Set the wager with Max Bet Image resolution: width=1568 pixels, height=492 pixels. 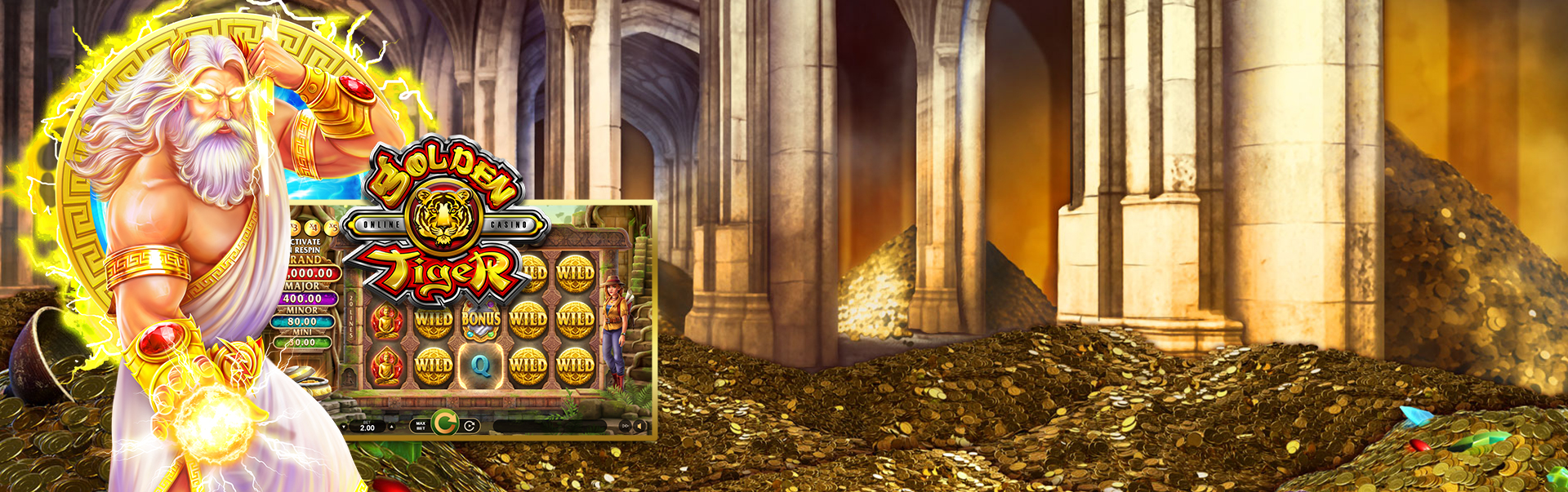tap(421, 425)
